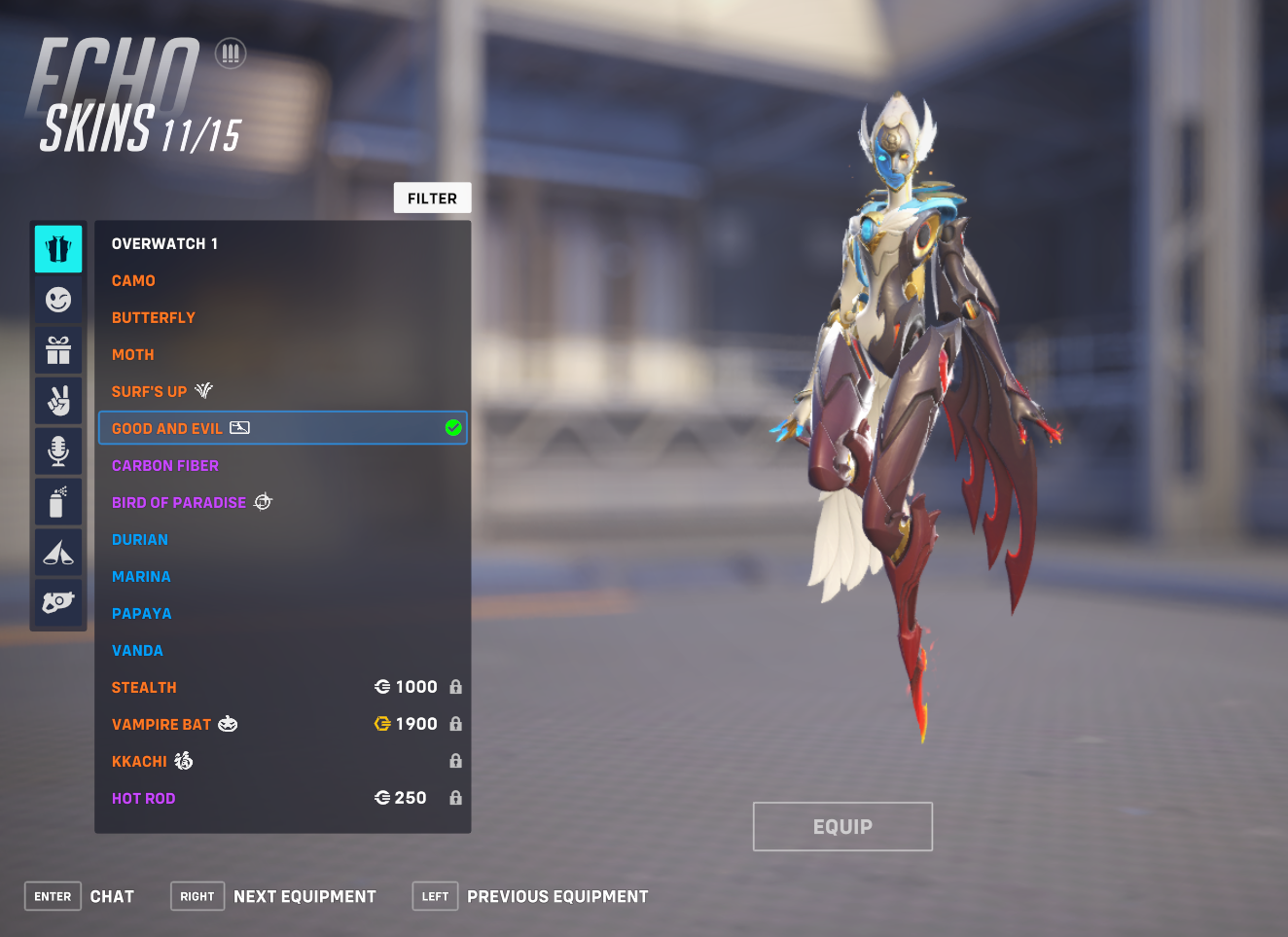1288x937 pixels.
Task: Open the gift icon for souvenirs
Action: pos(57,350)
